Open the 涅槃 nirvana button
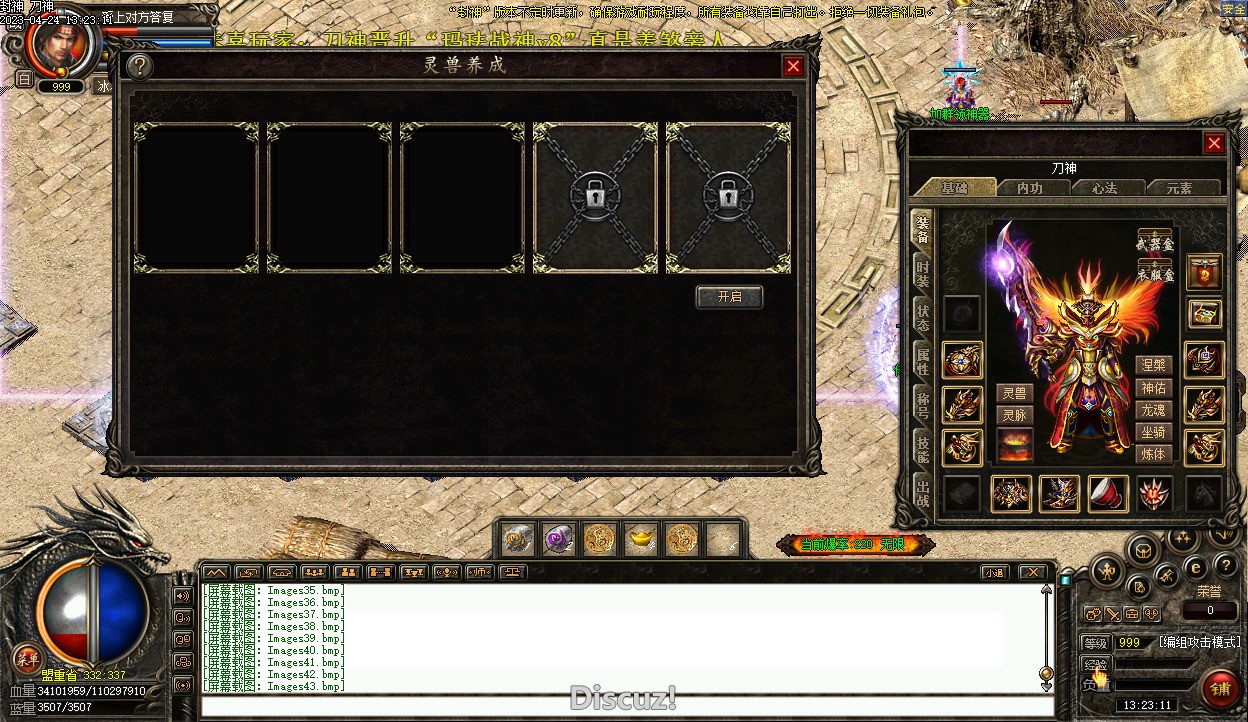This screenshot has width=1248, height=722. pos(1153,365)
